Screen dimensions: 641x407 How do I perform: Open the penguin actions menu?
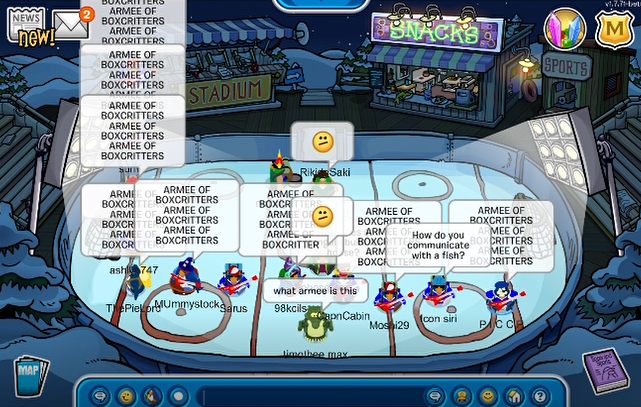[152, 396]
